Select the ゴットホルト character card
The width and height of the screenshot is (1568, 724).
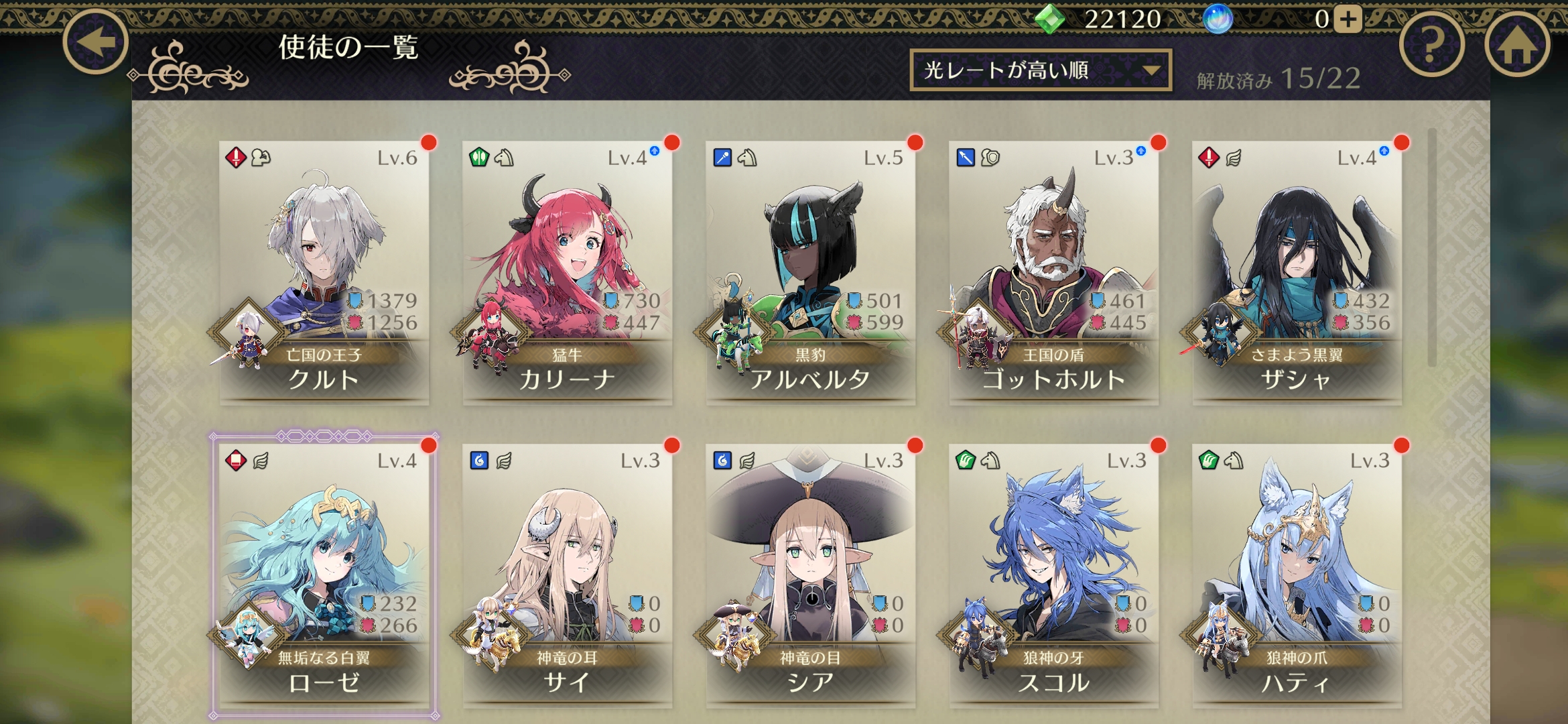click(x=1053, y=272)
